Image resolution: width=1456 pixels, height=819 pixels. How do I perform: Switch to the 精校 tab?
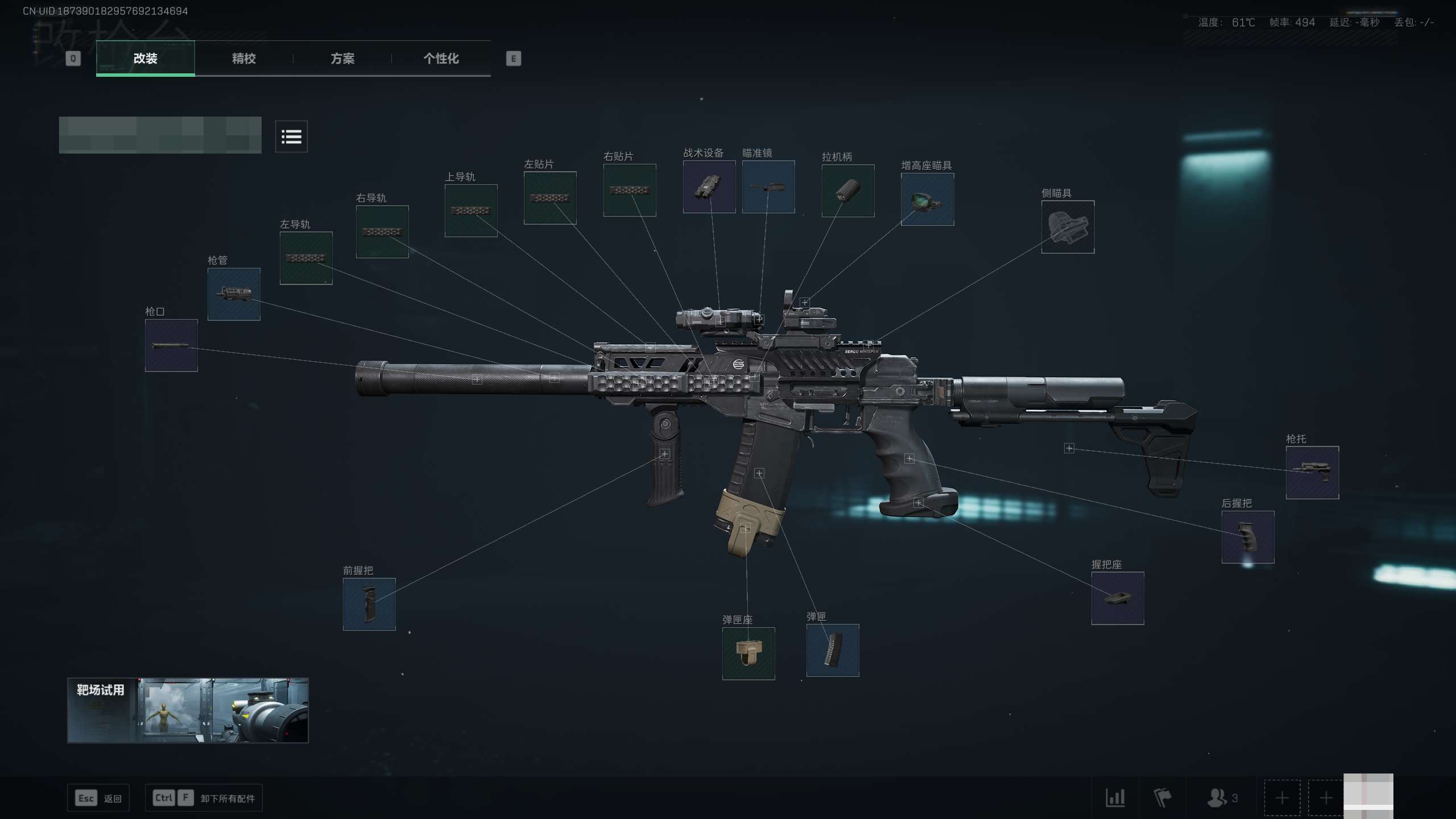coord(243,59)
